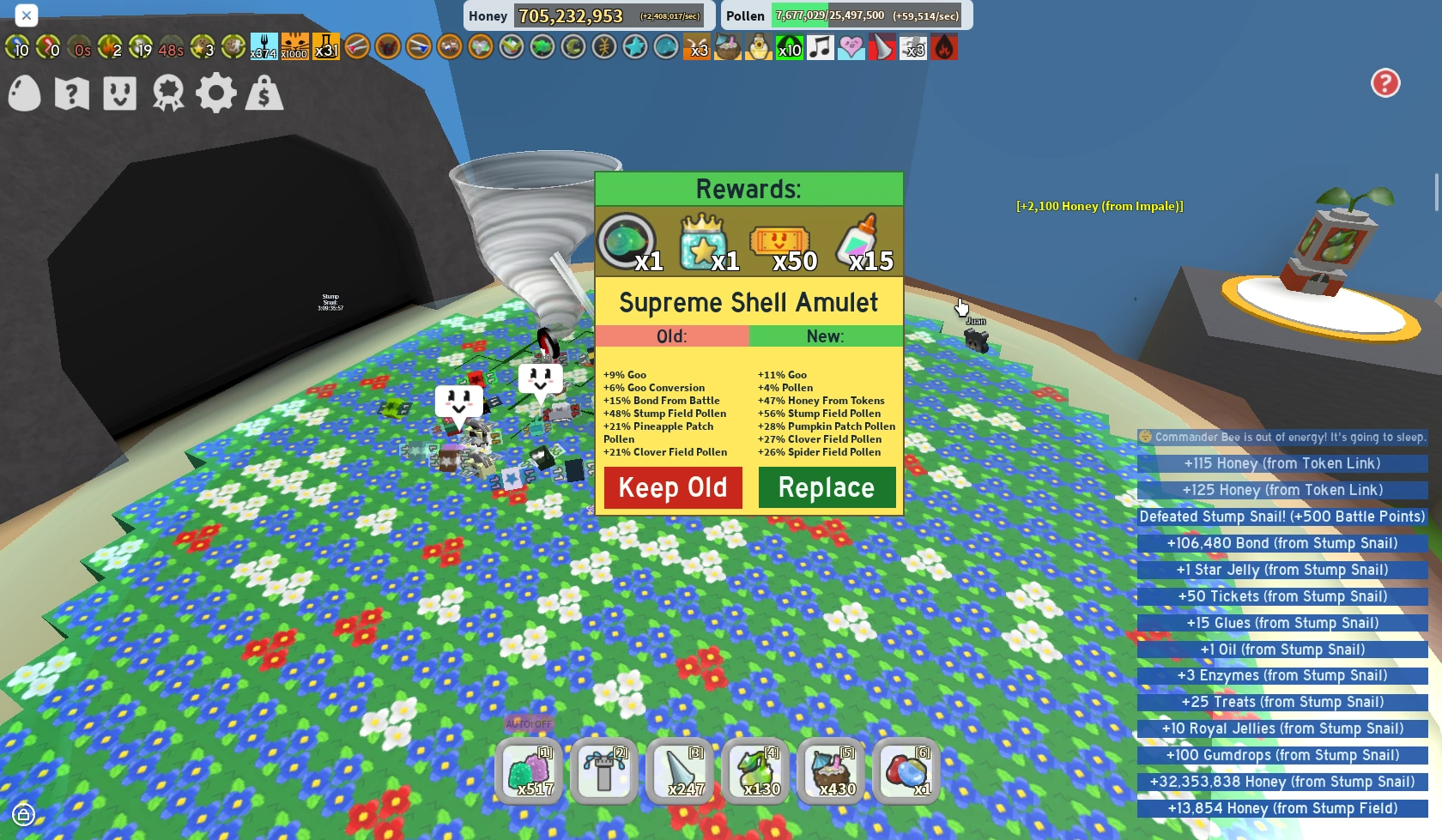
Task: Click the red help question mark
Action: point(1385,82)
